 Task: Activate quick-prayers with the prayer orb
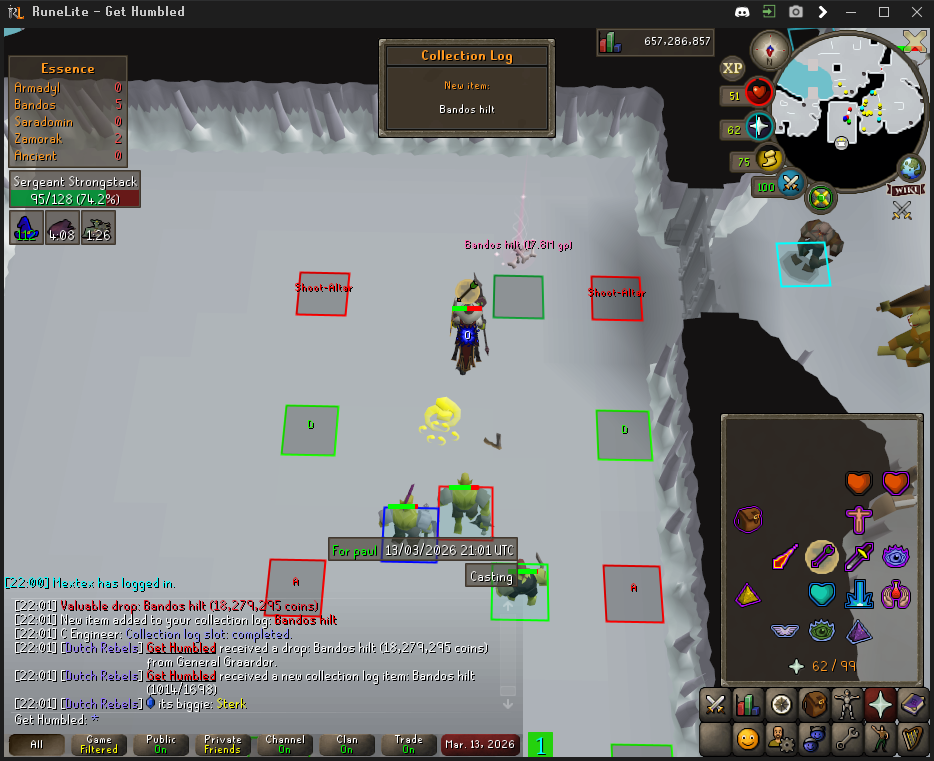tap(759, 128)
